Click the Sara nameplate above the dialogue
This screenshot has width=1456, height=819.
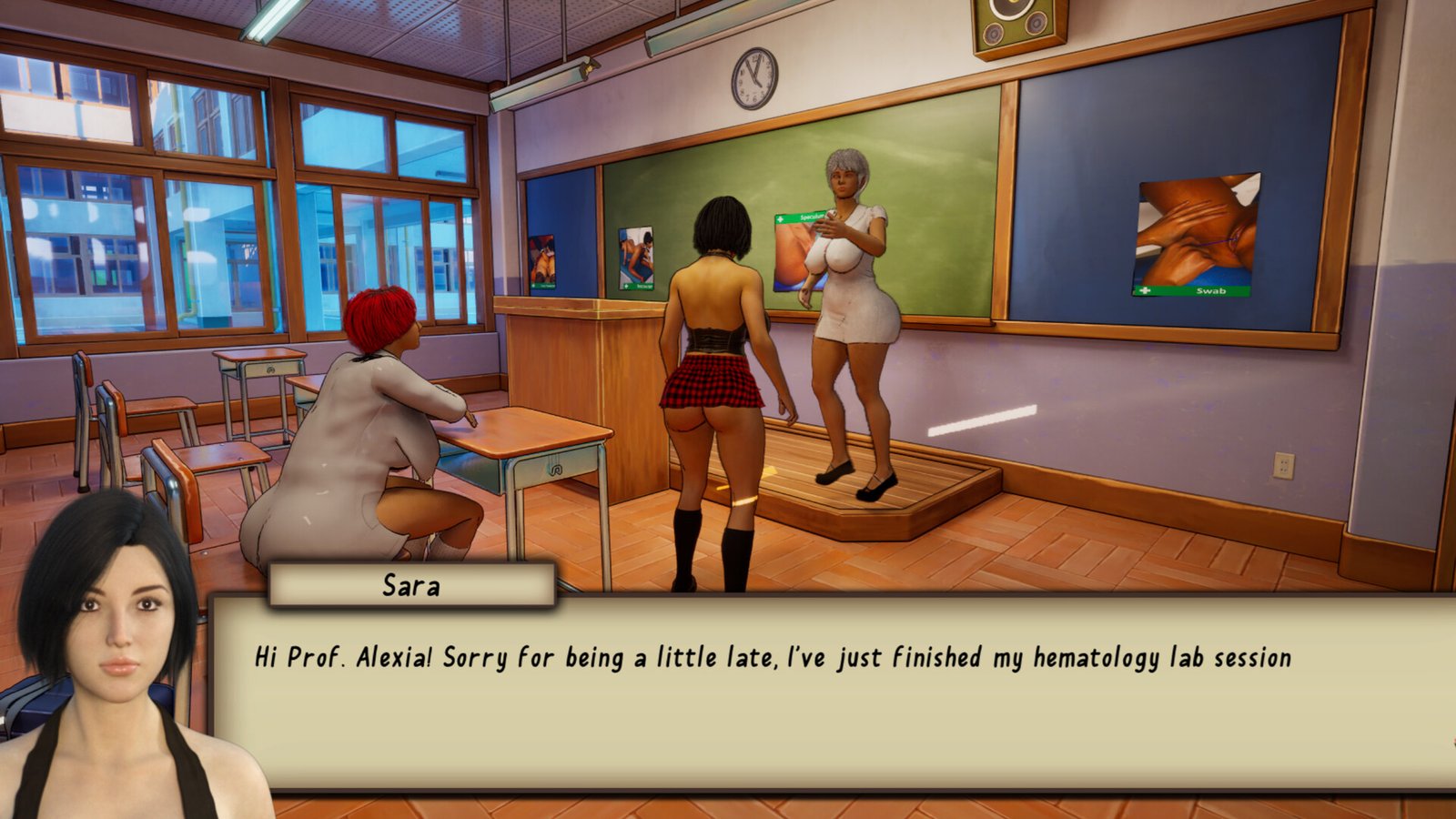[411, 587]
